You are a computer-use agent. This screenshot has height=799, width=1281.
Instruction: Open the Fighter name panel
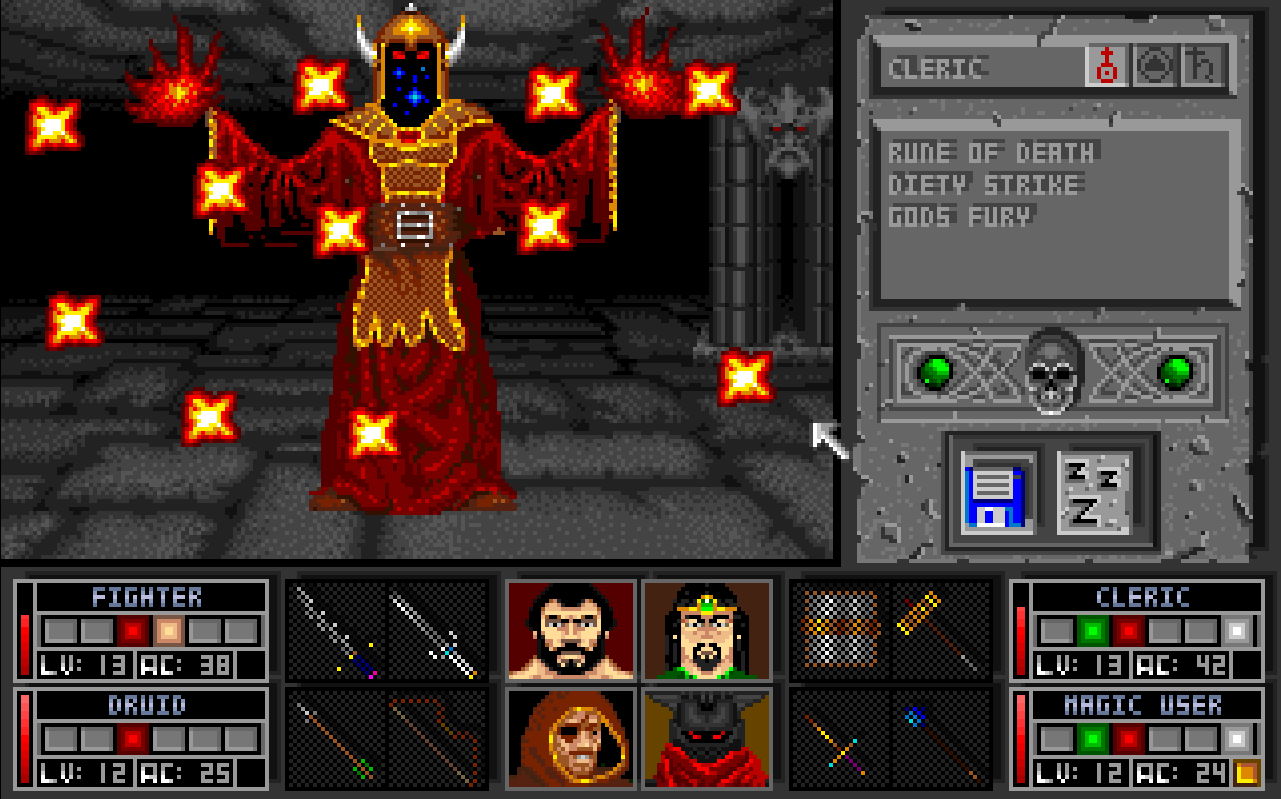148,597
